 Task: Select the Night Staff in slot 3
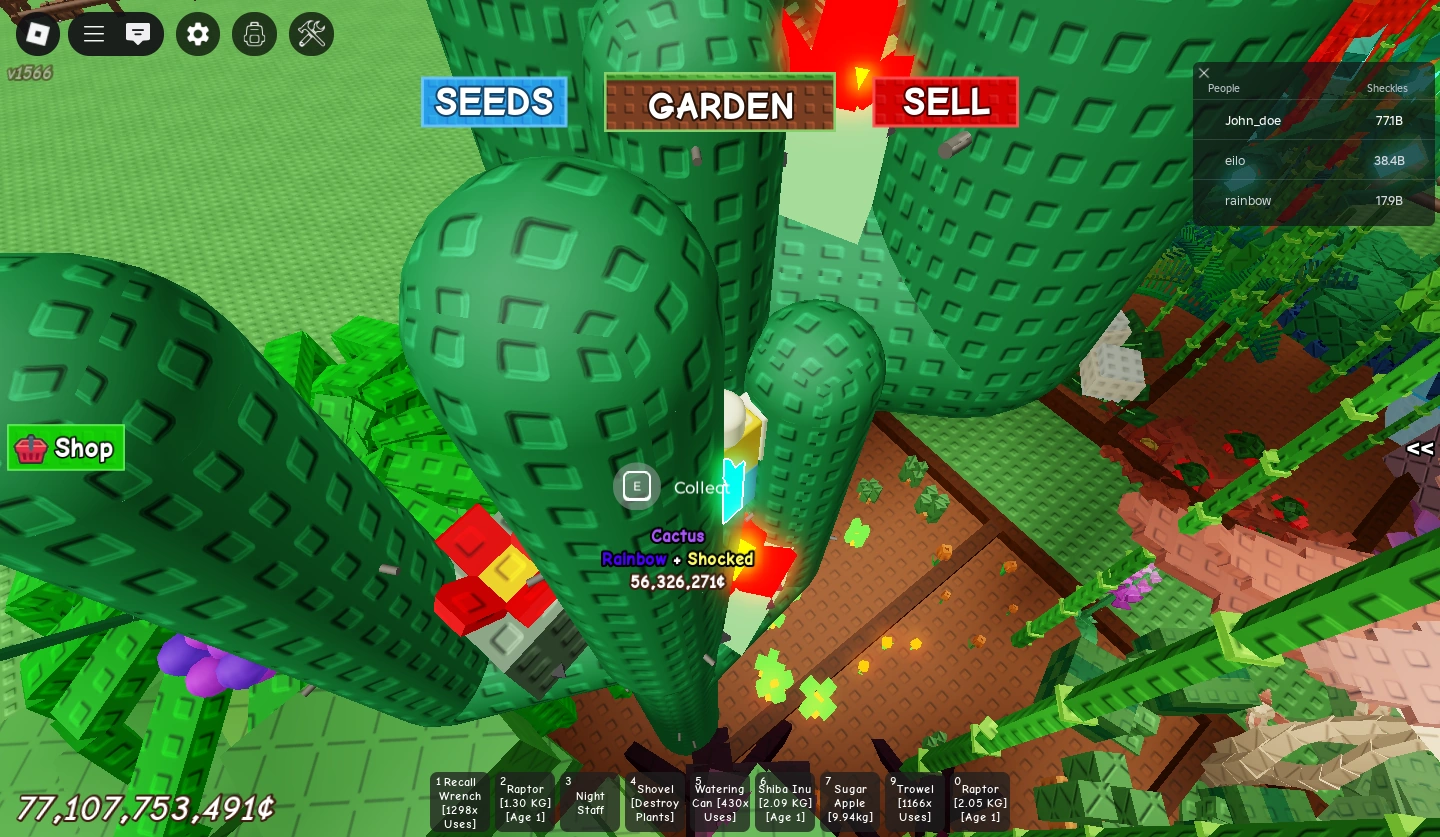click(589, 800)
